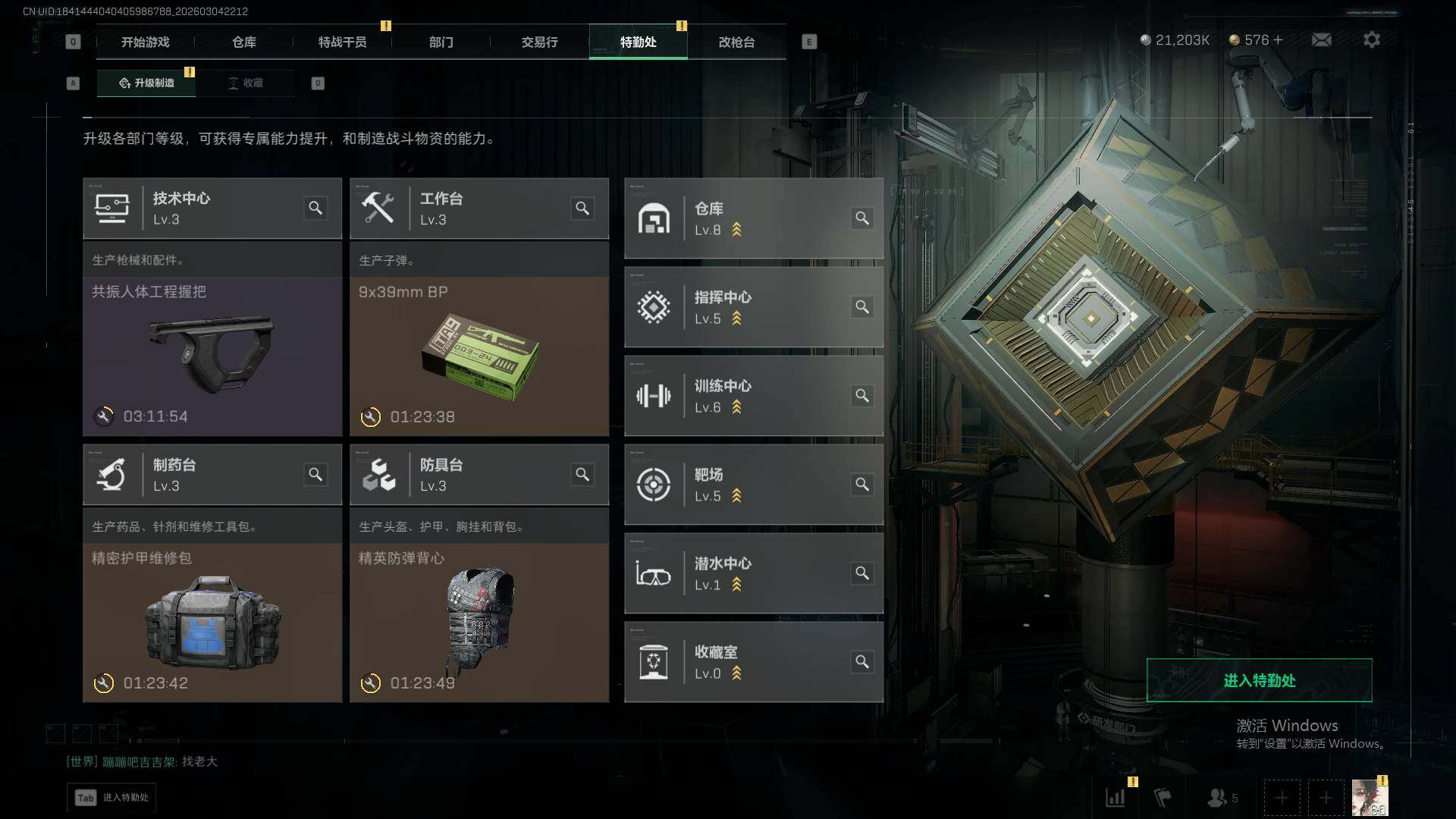Select the 训练中心 facility row
Screen dimensions: 1456x819
pyautogui.click(x=753, y=396)
